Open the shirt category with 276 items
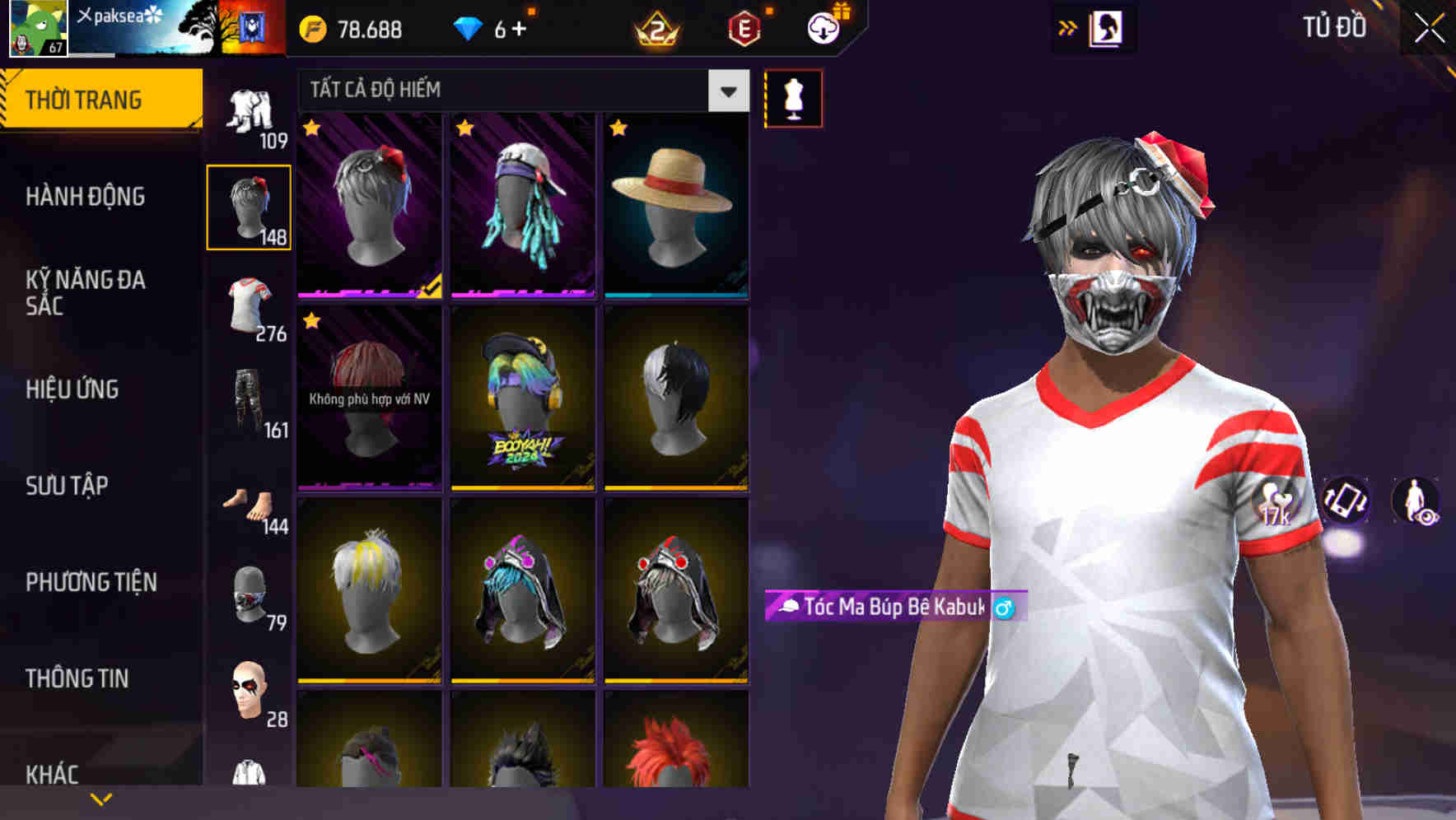This screenshot has width=1456, height=820. [x=249, y=305]
